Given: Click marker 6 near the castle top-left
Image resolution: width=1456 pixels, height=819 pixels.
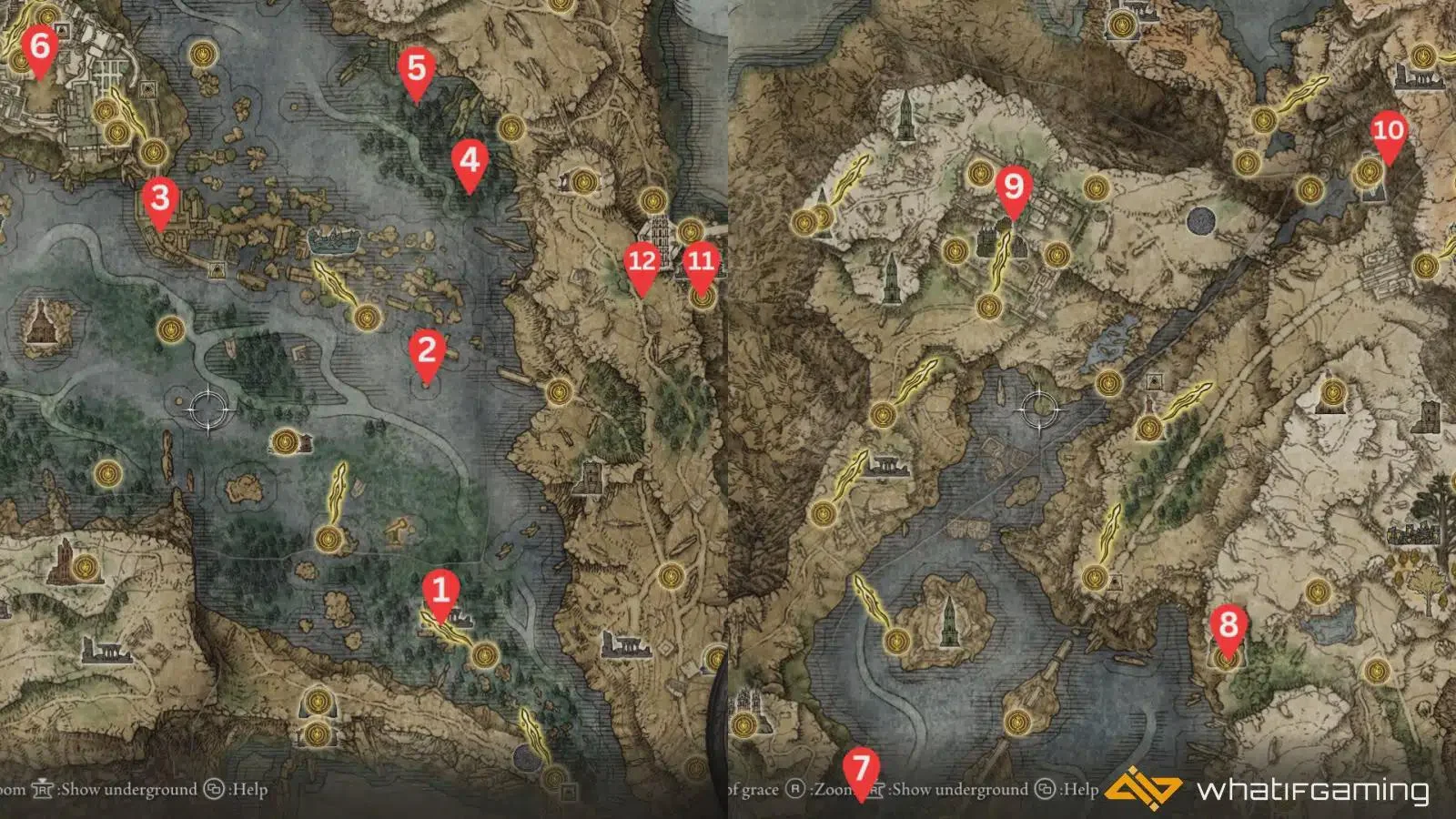Looking at the screenshot, I should (x=39, y=44).
